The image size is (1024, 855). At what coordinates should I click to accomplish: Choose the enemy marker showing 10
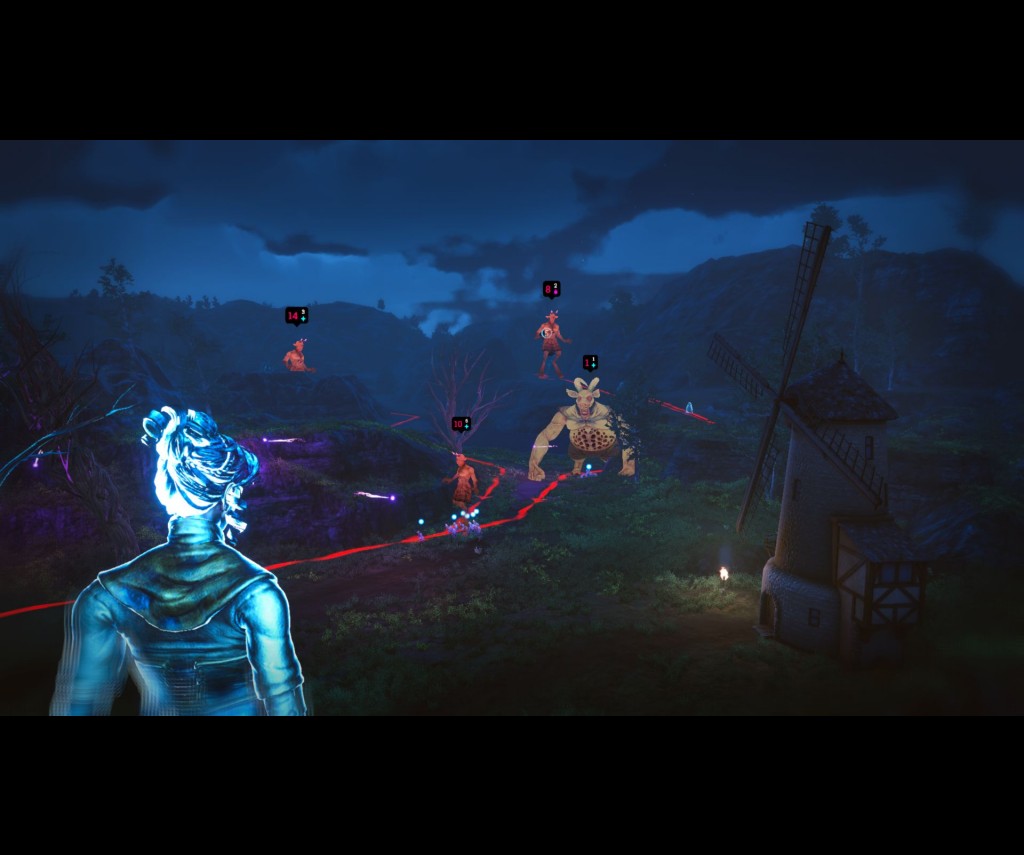460,424
